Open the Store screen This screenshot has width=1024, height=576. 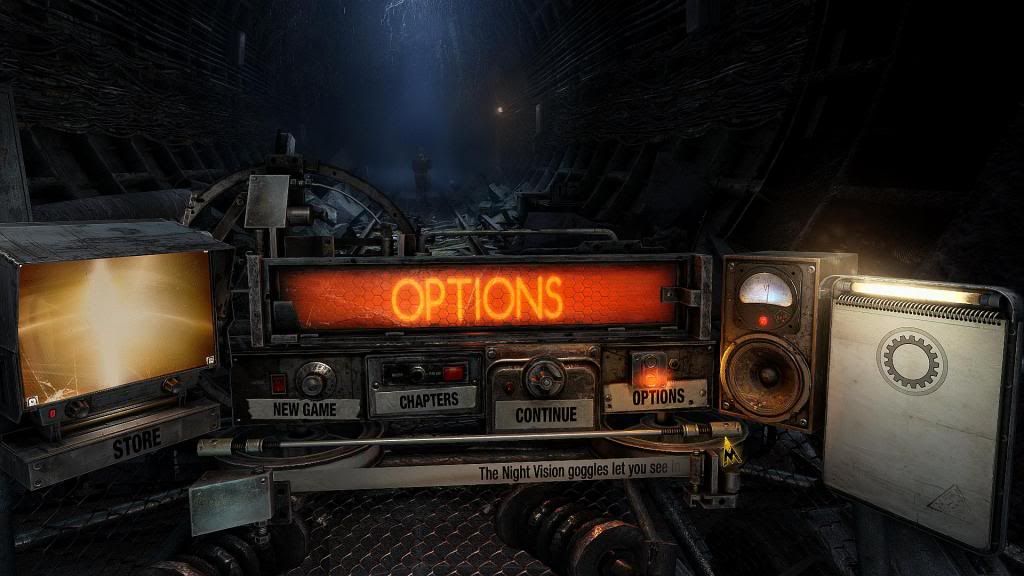click(x=136, y=445)
